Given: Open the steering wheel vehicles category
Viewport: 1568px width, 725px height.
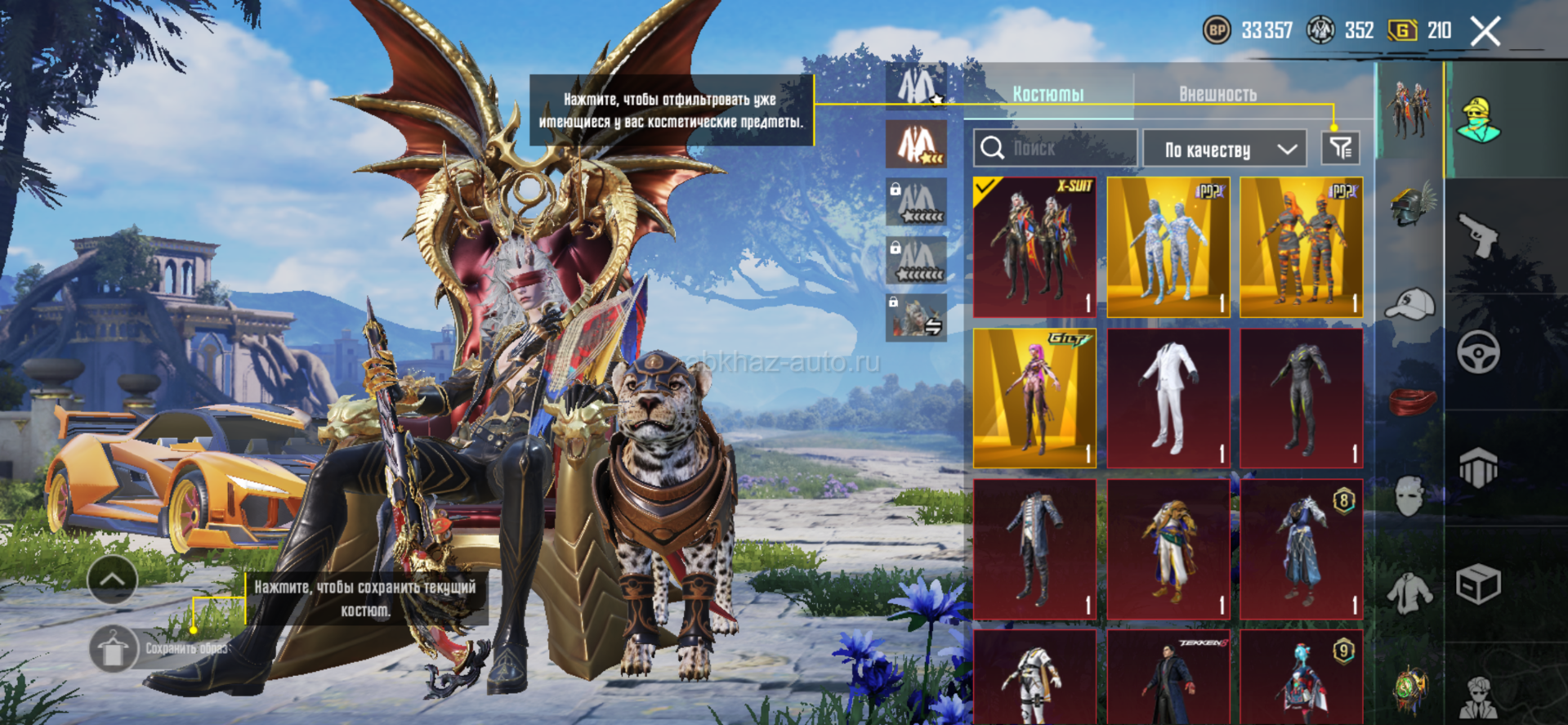Looking at the screenshot, I should pos(1478,352).
